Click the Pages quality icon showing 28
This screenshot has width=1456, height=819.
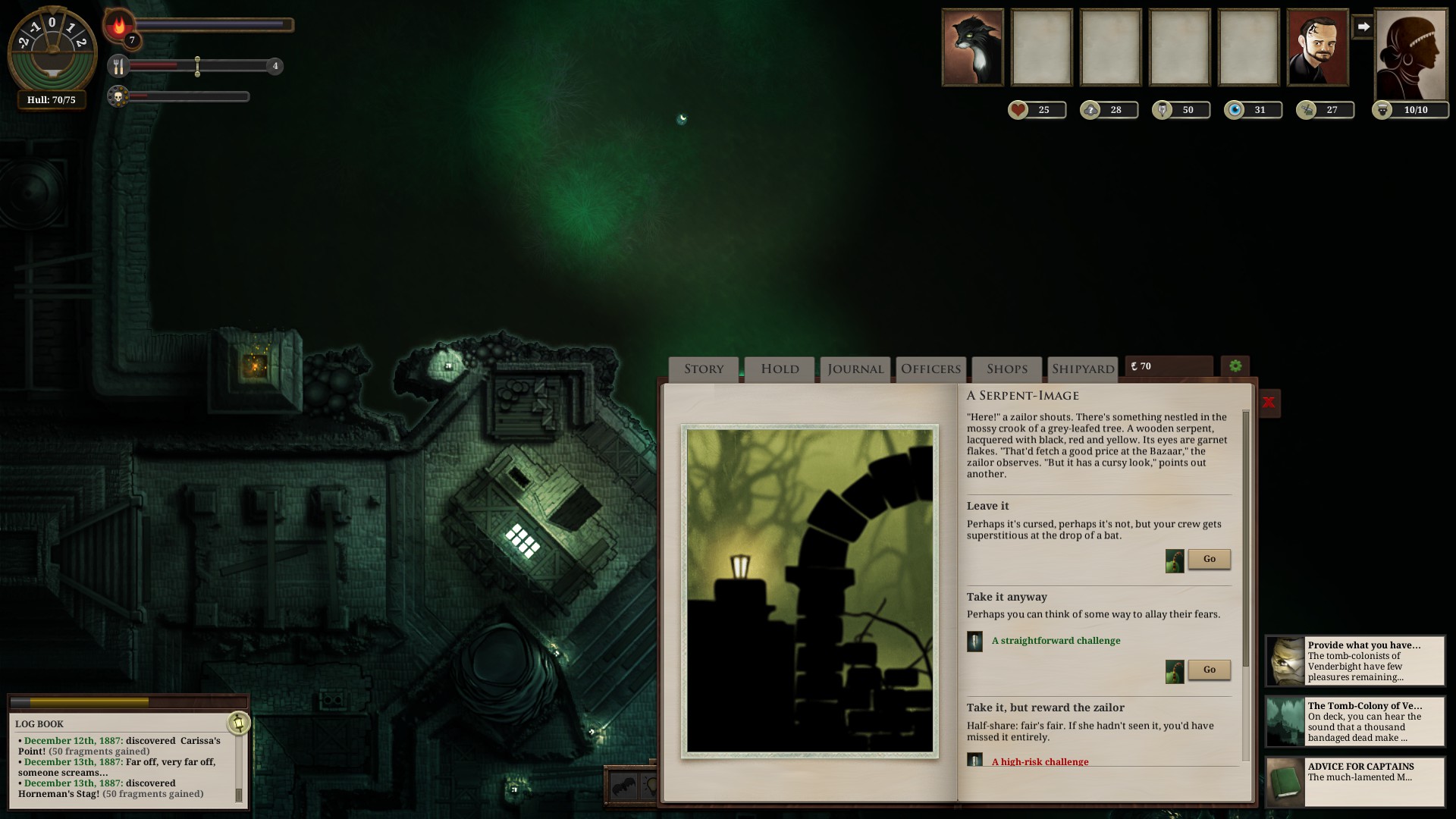pos(1089,109)
